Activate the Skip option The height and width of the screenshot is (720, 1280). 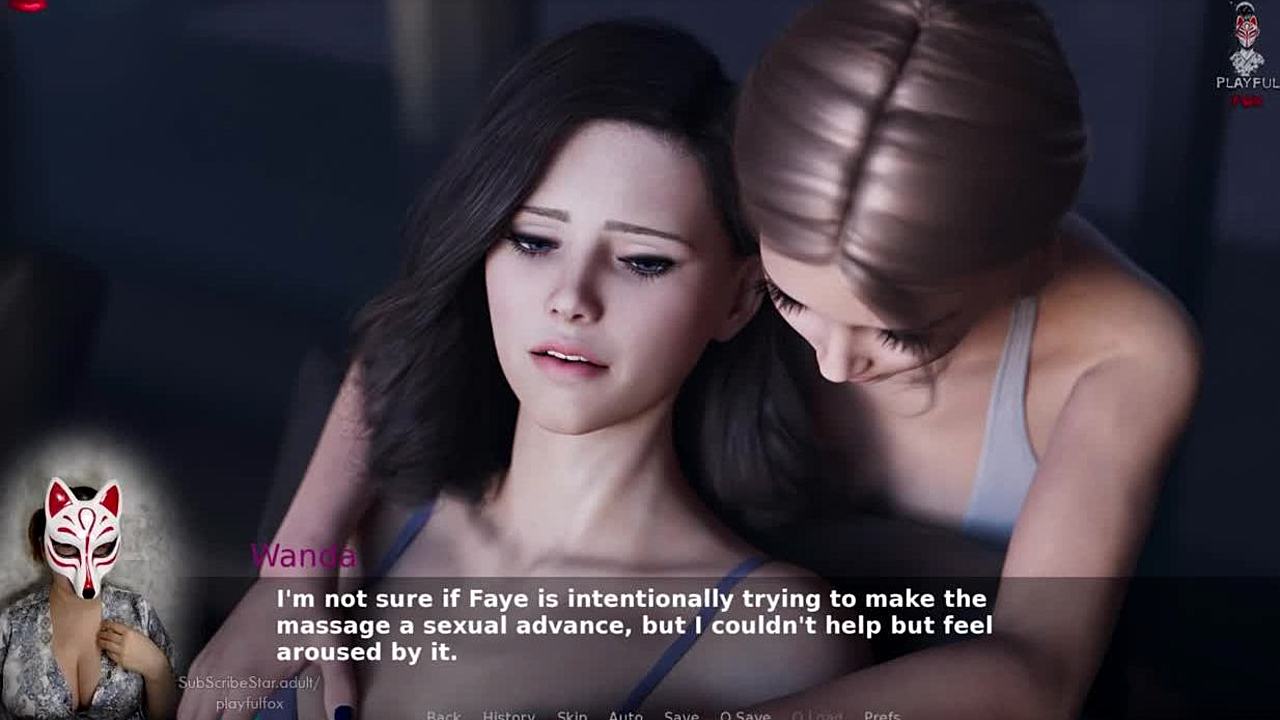(572, 715)
